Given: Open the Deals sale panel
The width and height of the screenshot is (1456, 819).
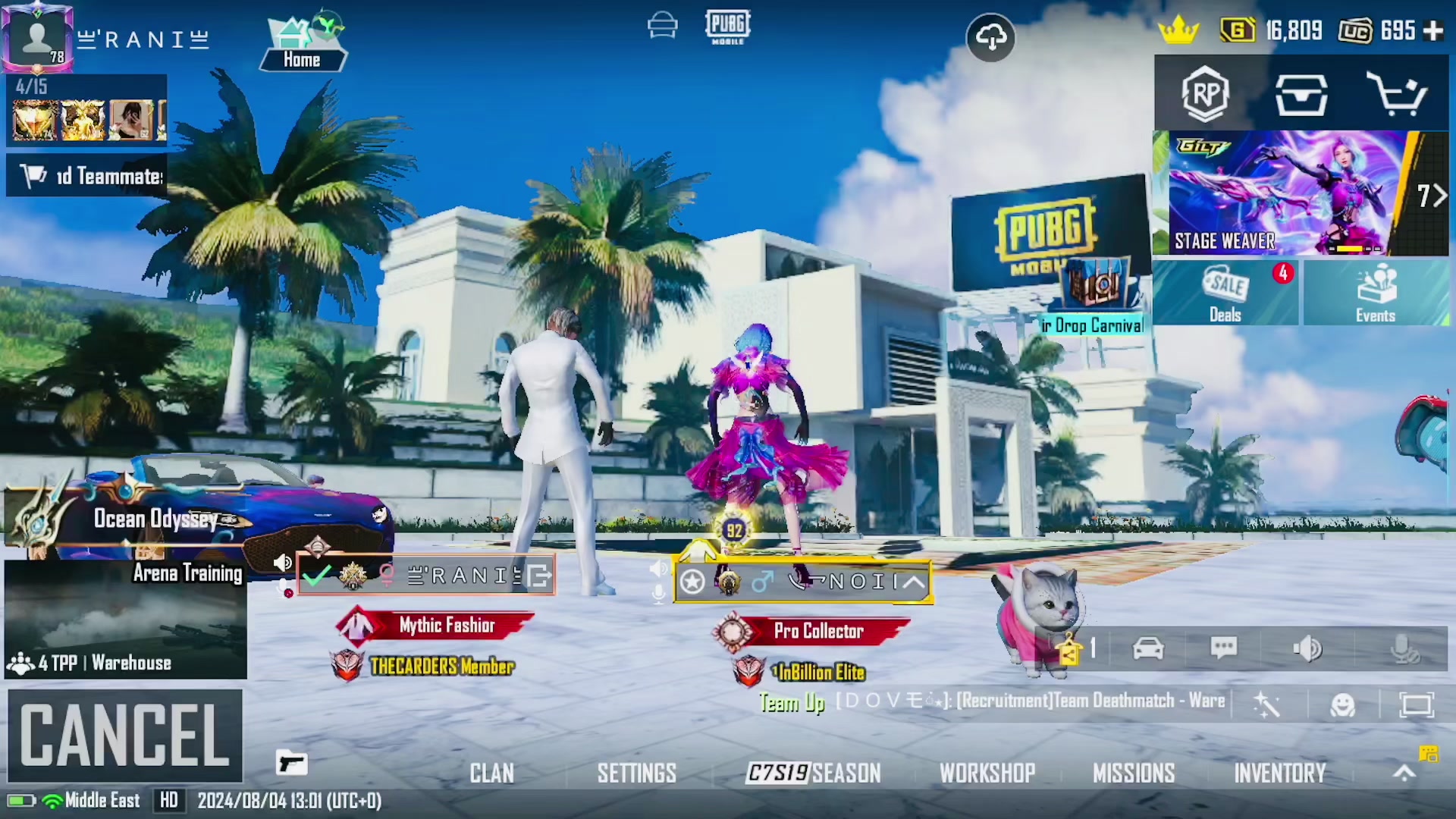Looking at the screenshot, I should coord(1225,293).
